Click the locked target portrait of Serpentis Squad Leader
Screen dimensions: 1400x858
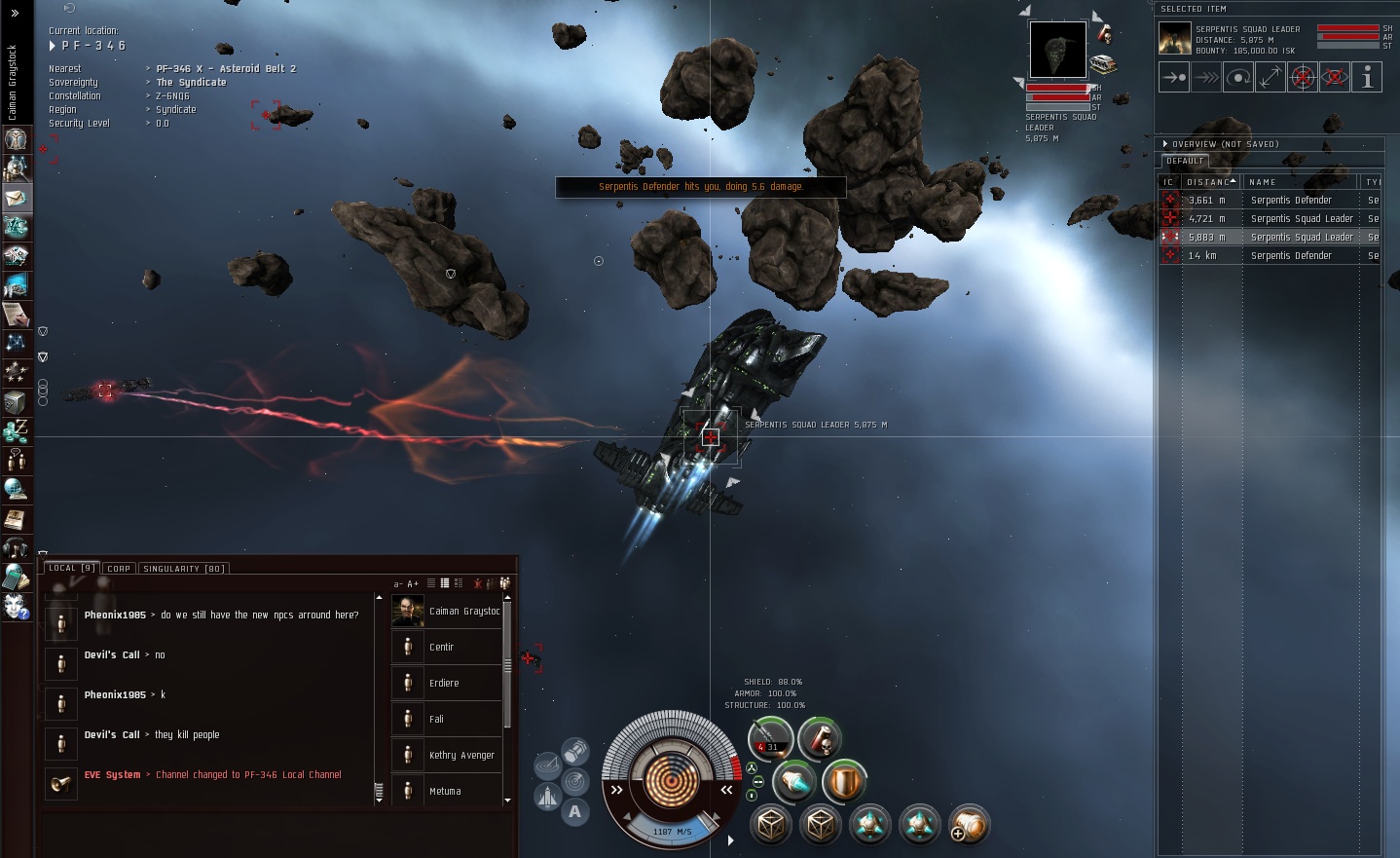tap(1057, 50)
